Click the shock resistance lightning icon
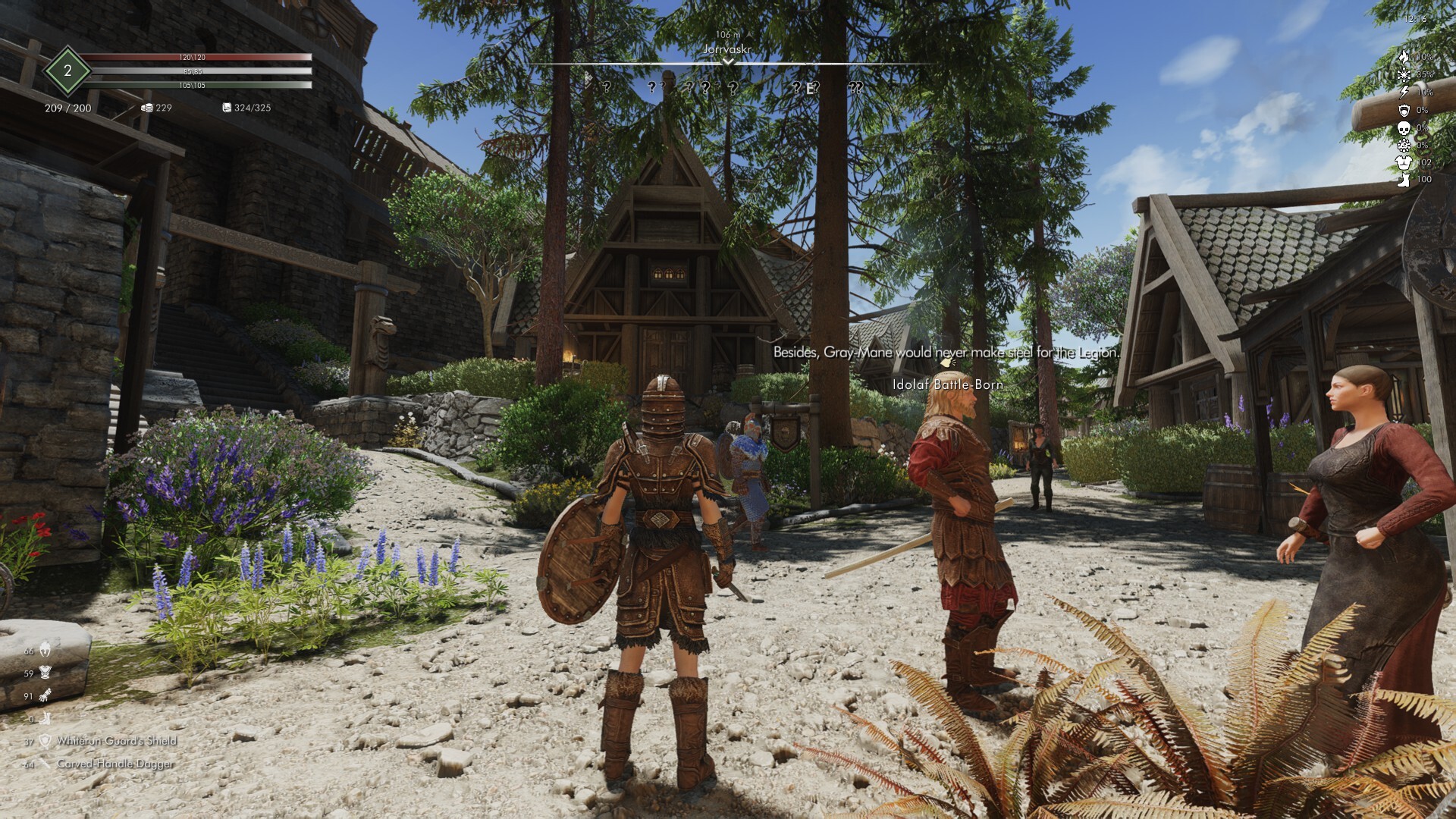1456x819 pixels. [x=1404, y=92]
